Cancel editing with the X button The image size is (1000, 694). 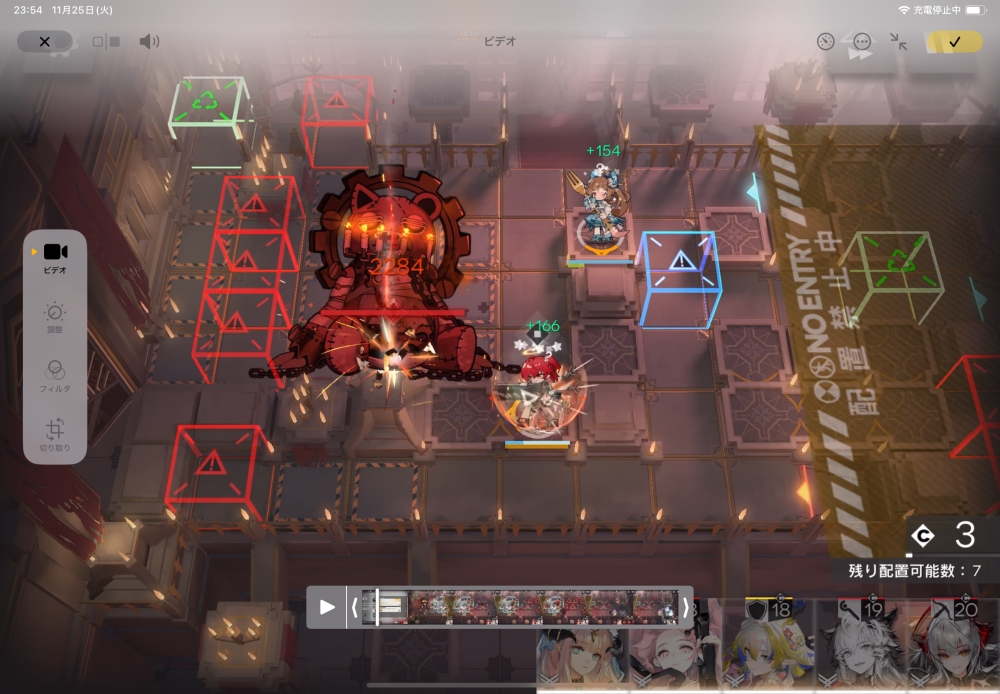point(44,42)
